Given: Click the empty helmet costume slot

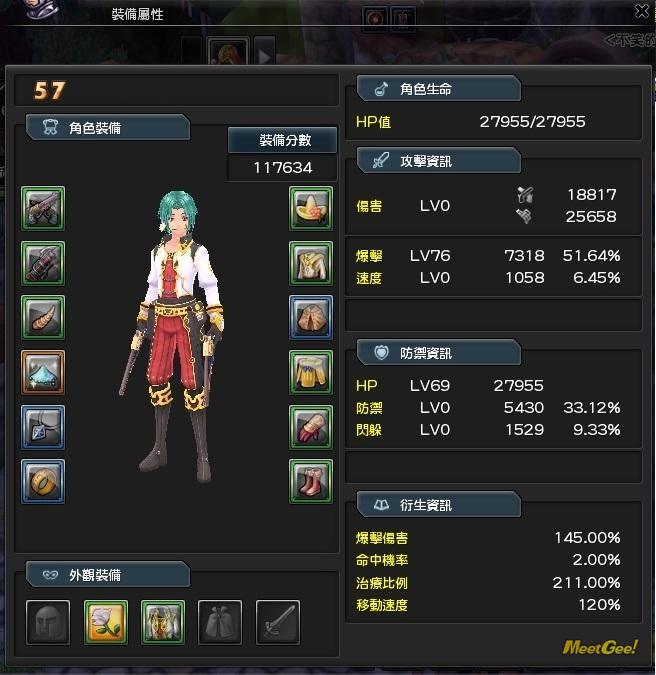Looking at the screenshot, I should (x=48, y=621).
